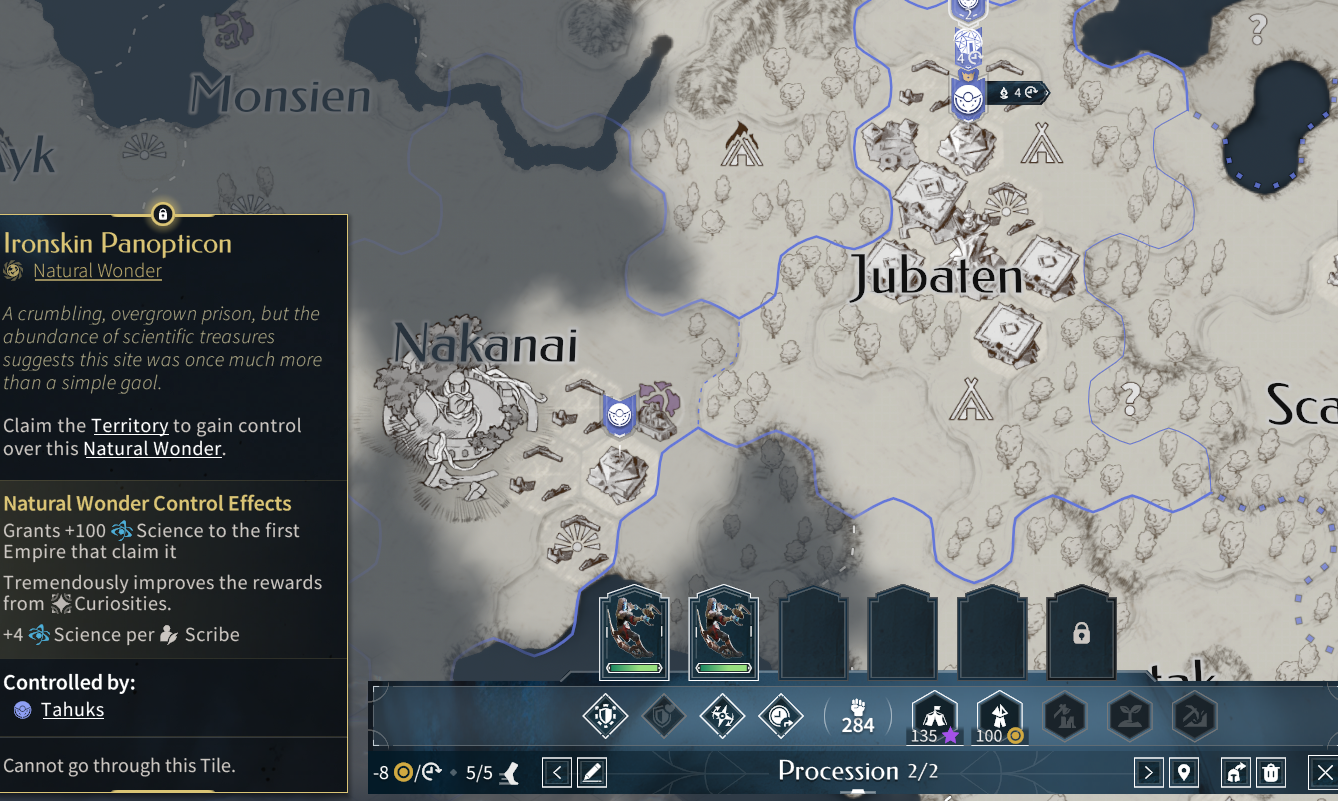Image resolution: width=1338 pixels, height=801 pixels.
Task: Select the second unit card in the army
Action: pyautogui.click(x=724, y=634)
